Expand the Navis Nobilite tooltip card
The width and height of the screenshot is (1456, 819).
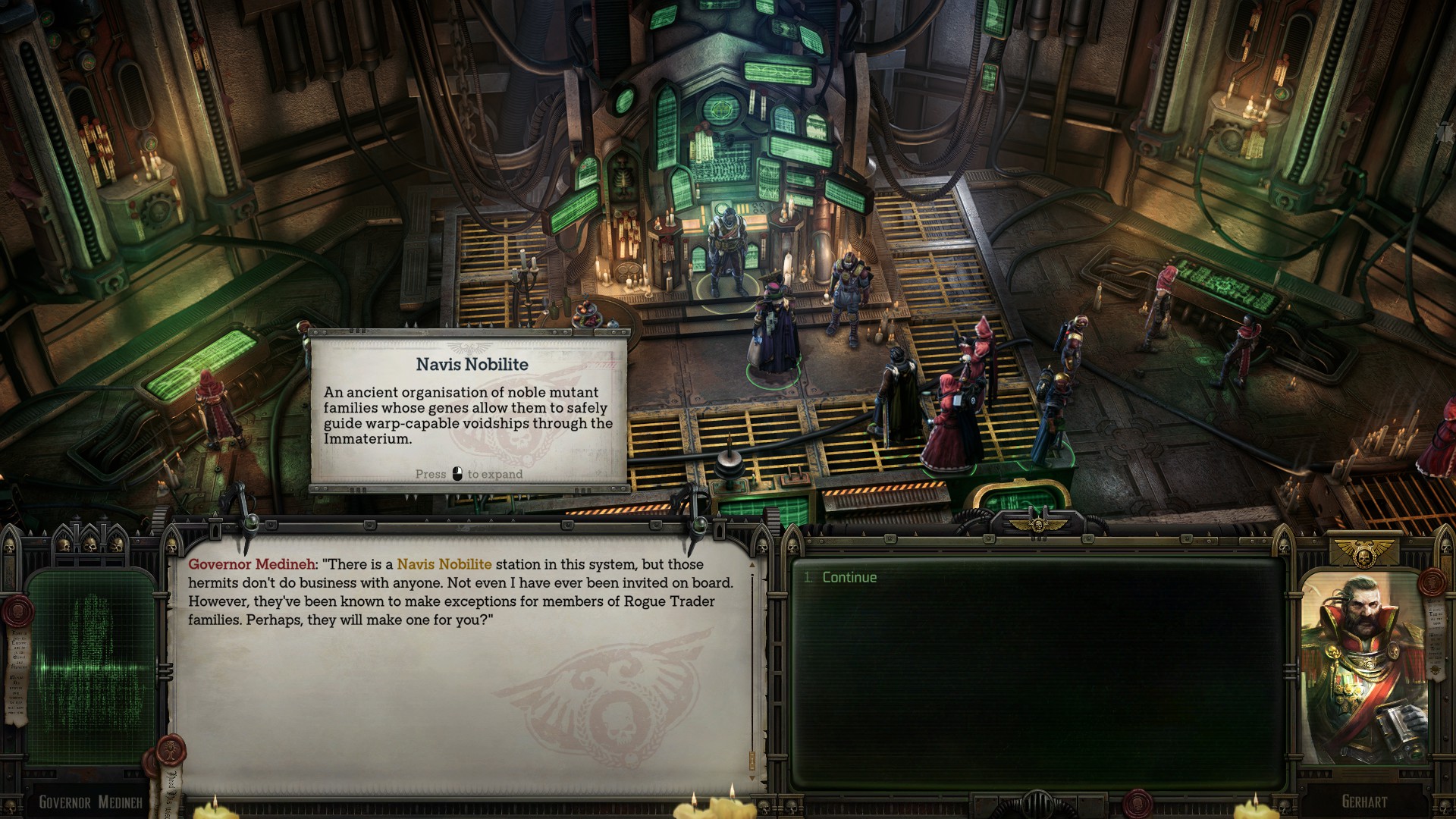click(469, 409)
